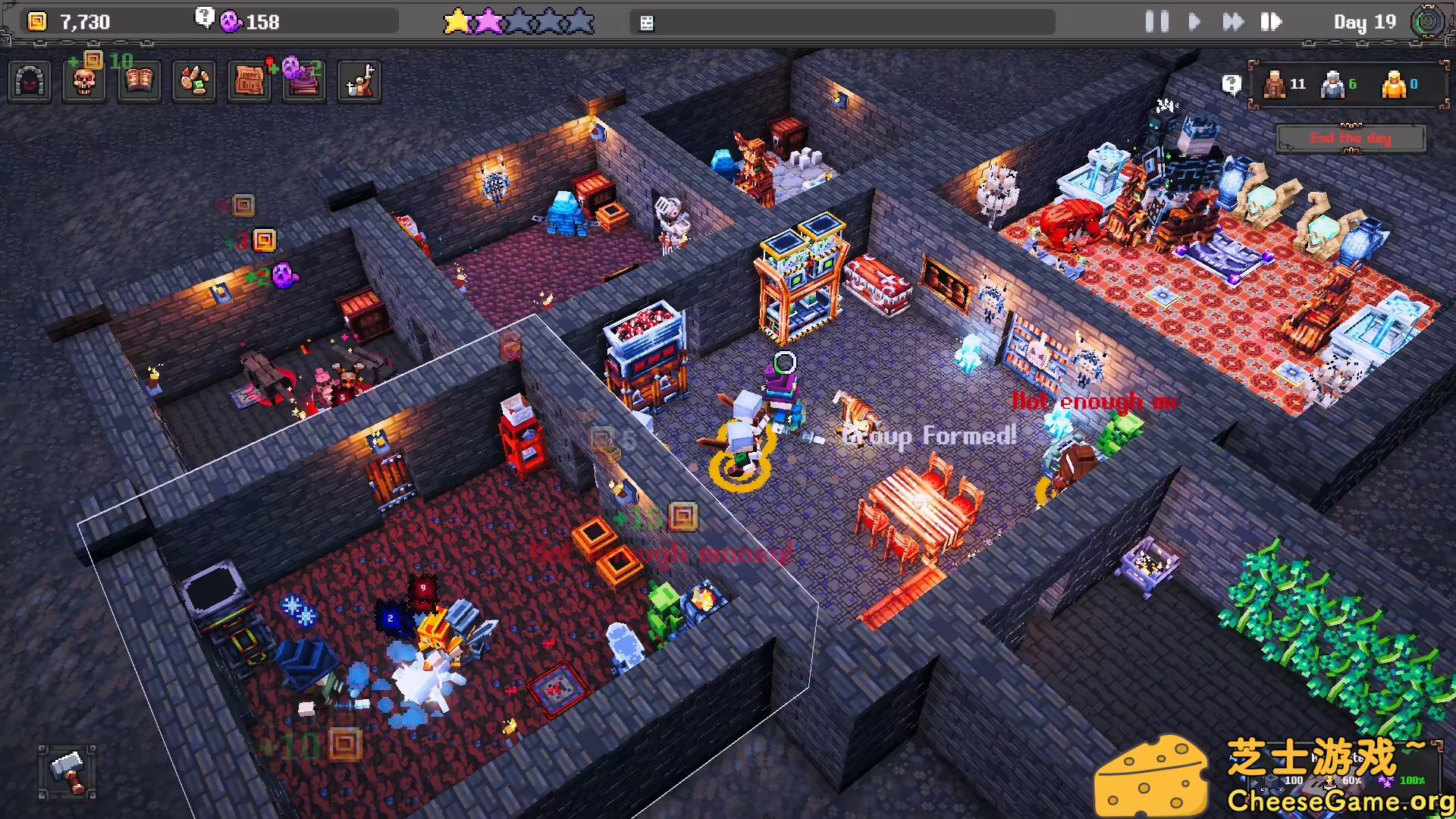
Task: Open the quest contract scroll icon
Action: (248, 82)
